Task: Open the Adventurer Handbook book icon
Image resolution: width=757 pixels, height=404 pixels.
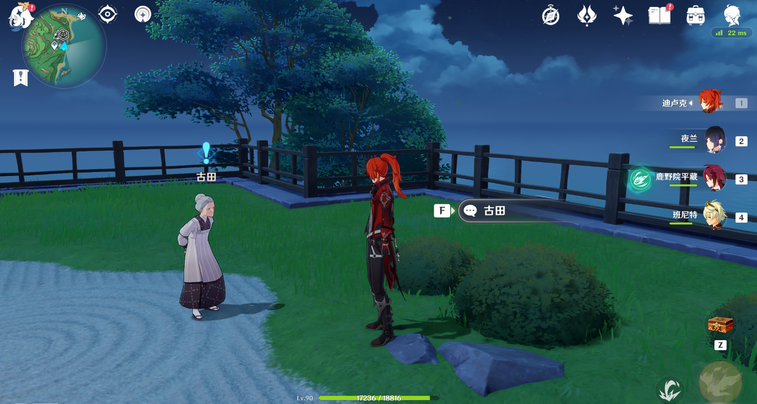Action: coord(659,16)
